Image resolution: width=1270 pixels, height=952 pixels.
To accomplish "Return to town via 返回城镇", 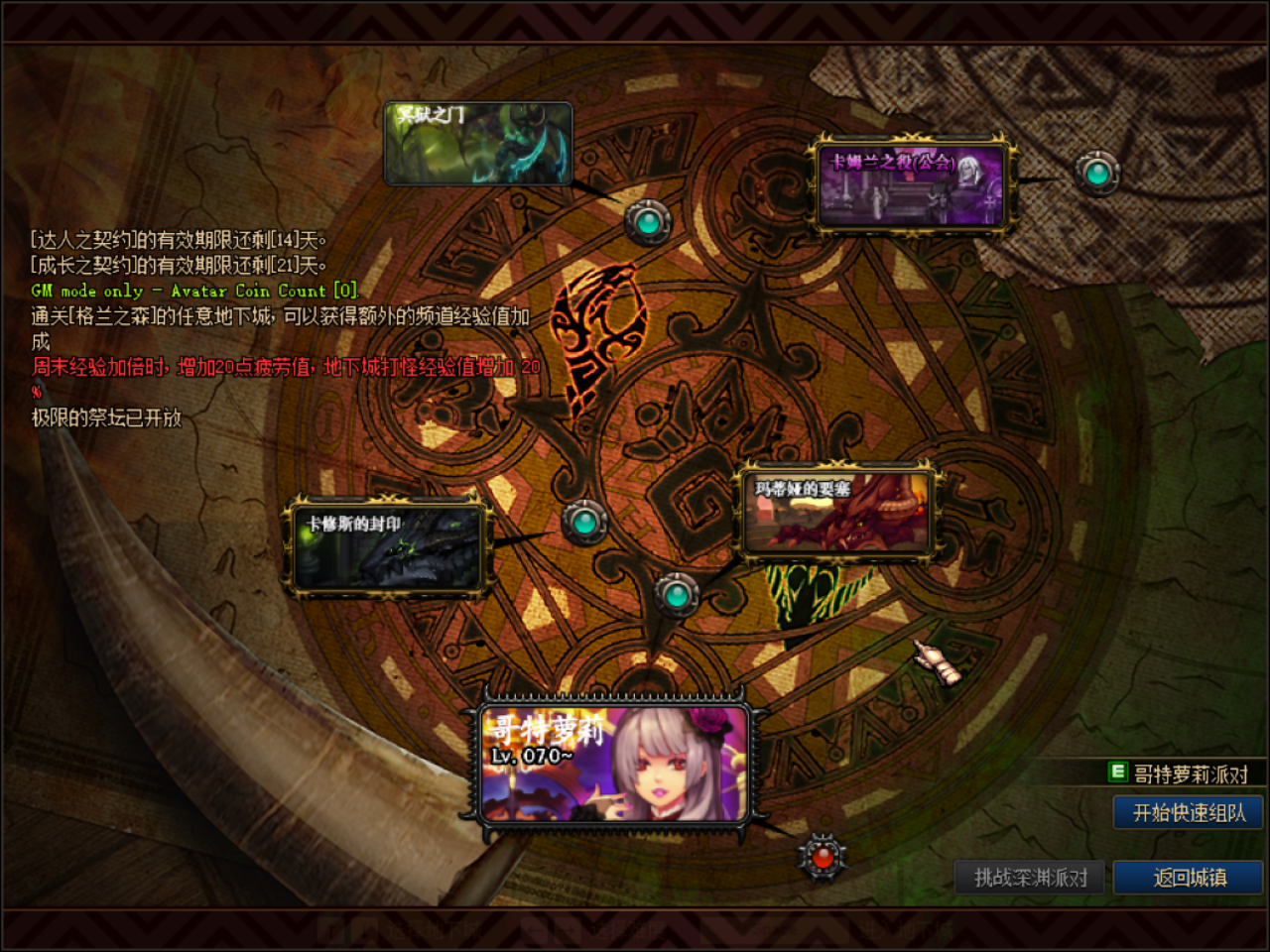I will coord(1188,878).
